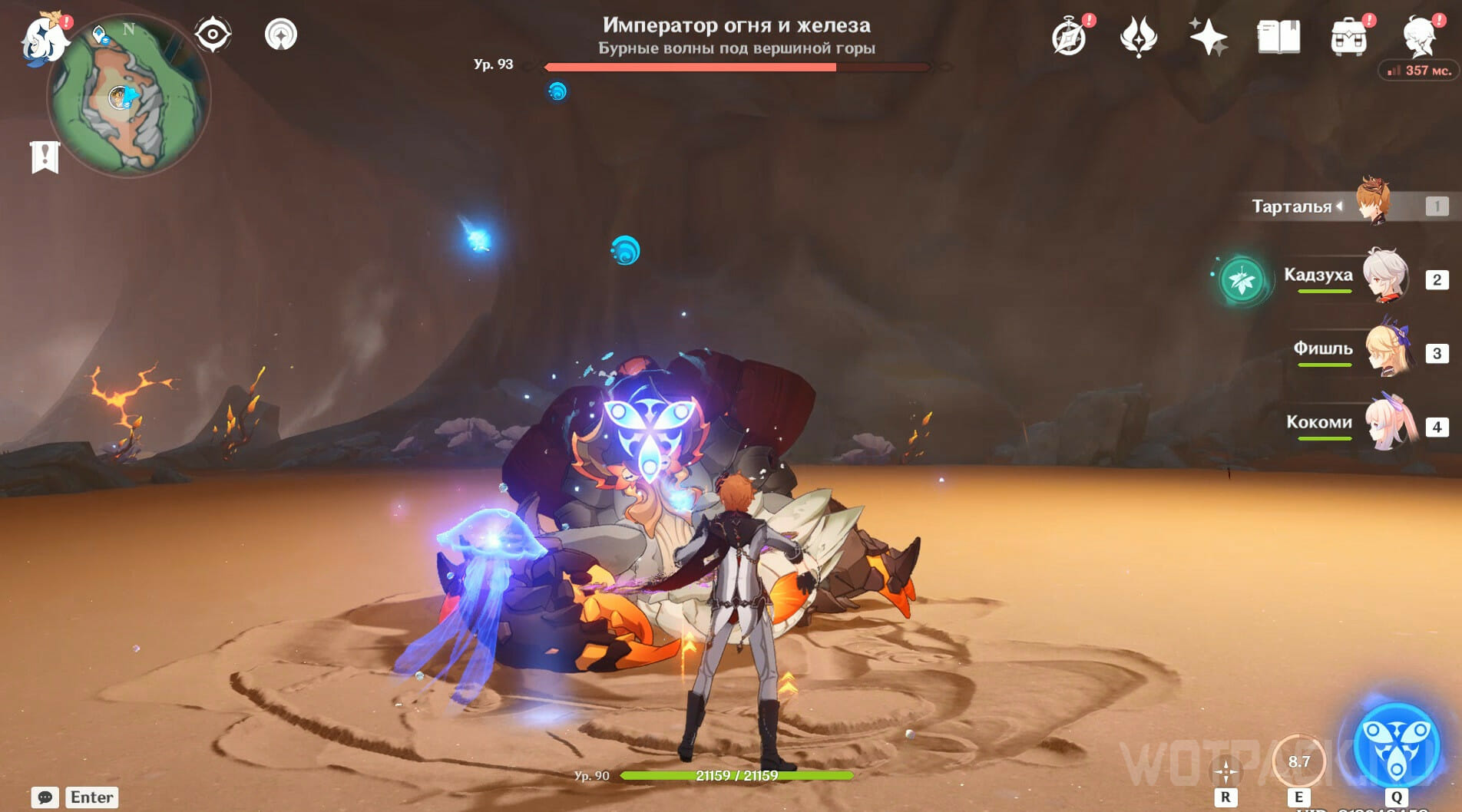Viewport: 1462px width, 812px height.
Task: Open the adventurer handbook book icon
Action: [1278, 37]
